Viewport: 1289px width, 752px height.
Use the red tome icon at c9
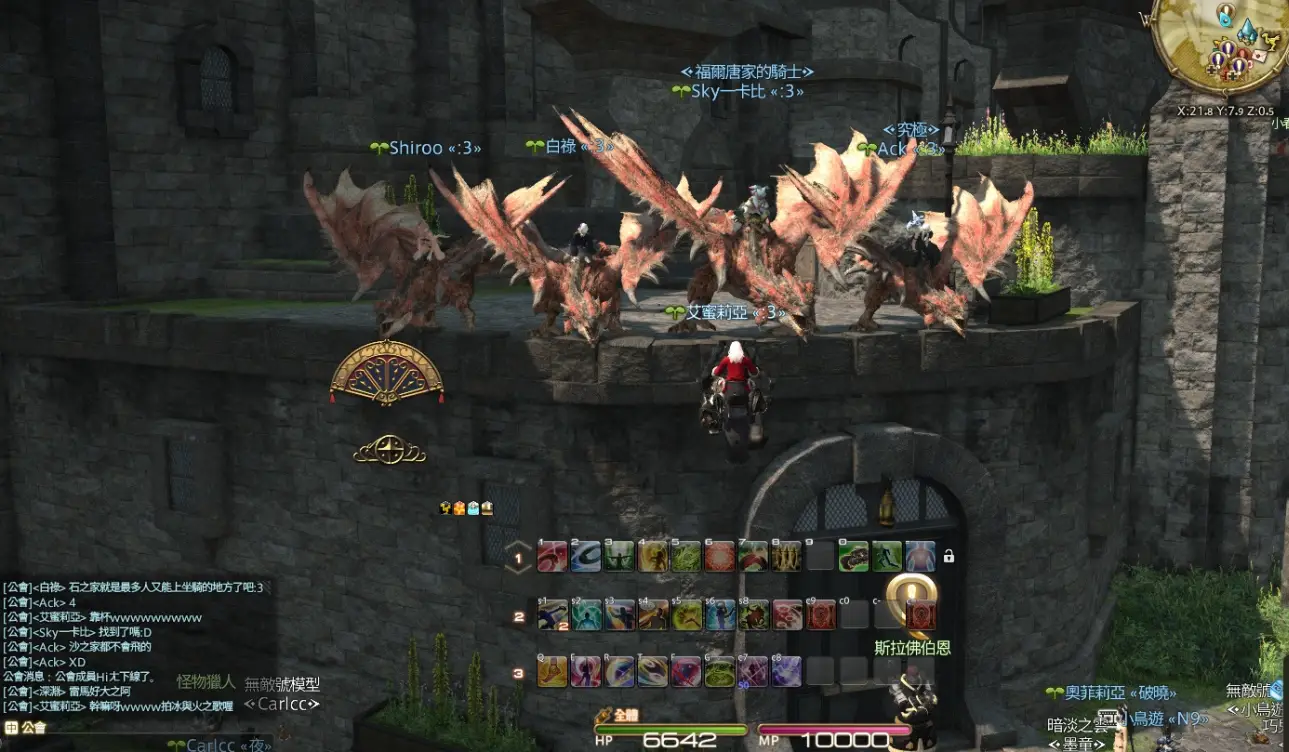(x=820, y=615)
